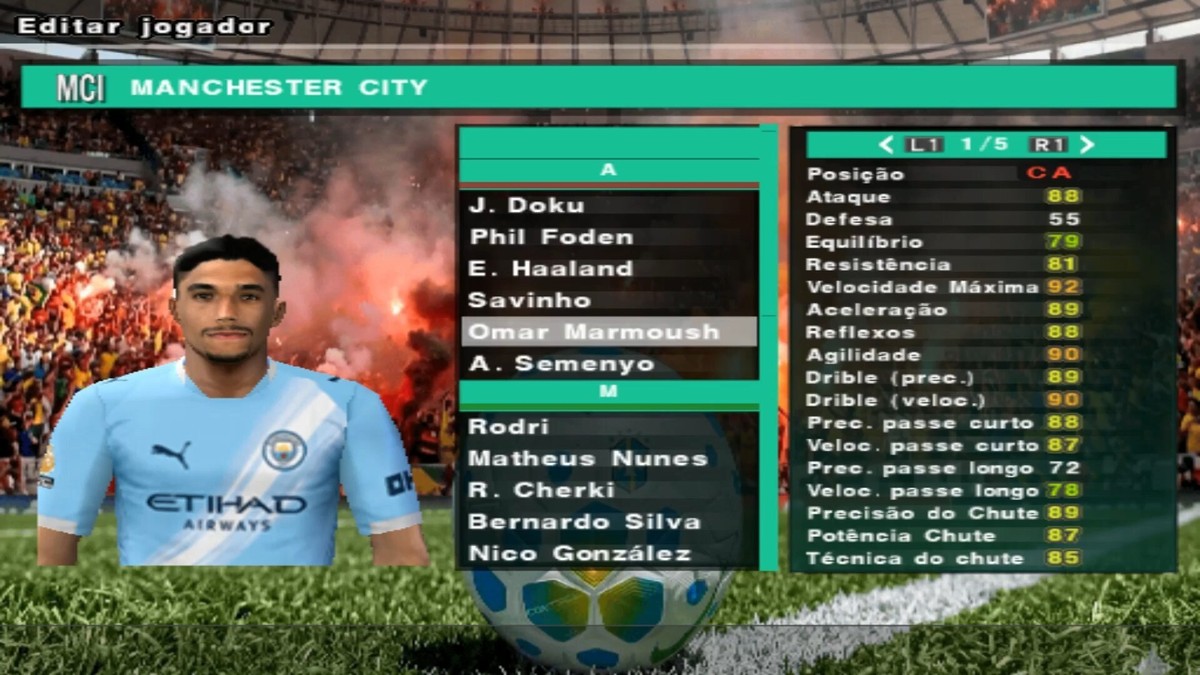Viewport: 1200px width, 675px height.
Task: Choose A. Semenyo from the list
Action: point(561,364)
